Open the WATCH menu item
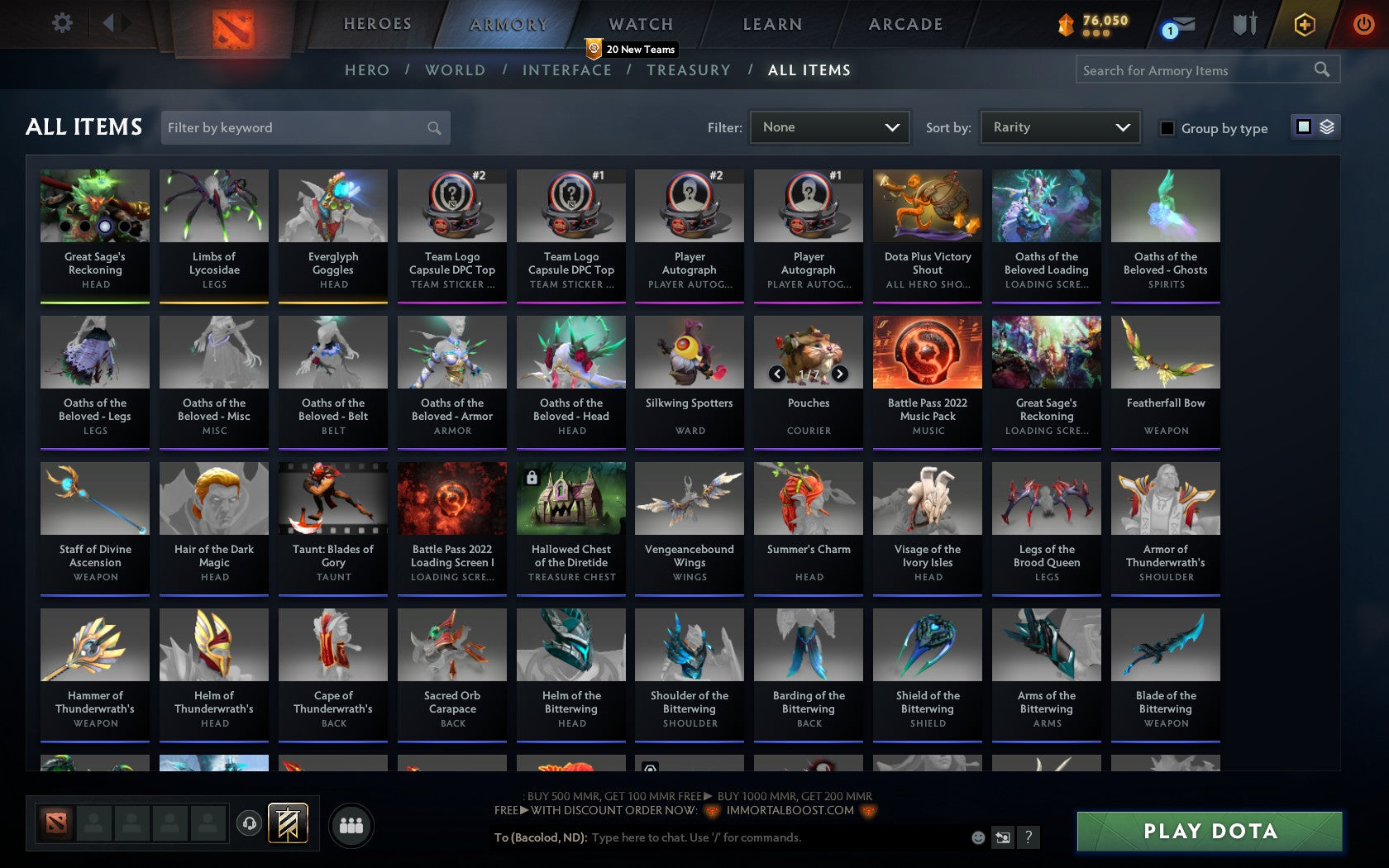 [639, 24]
